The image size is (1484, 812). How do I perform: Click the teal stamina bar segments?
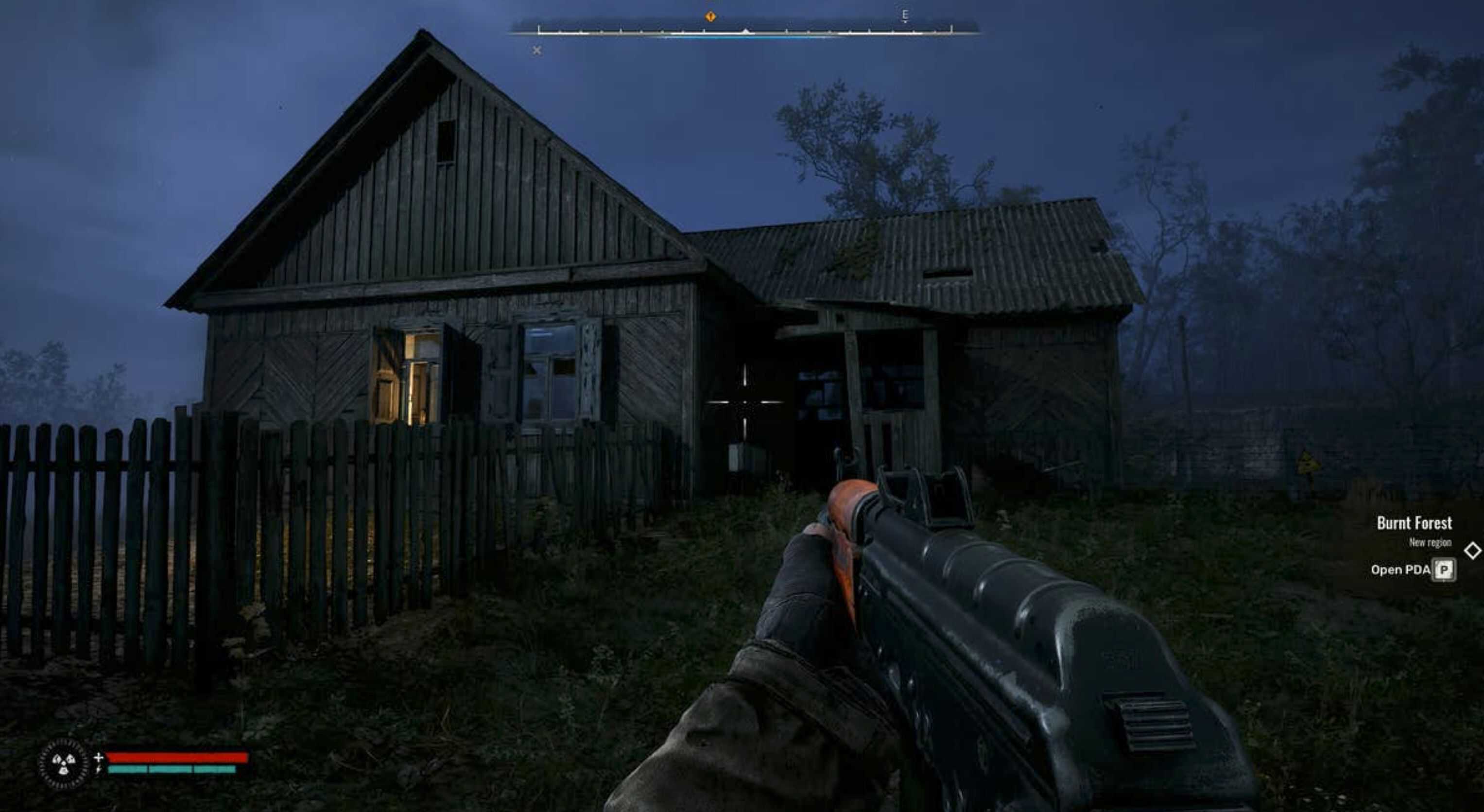pyautogui.click(x=173, y=771)
